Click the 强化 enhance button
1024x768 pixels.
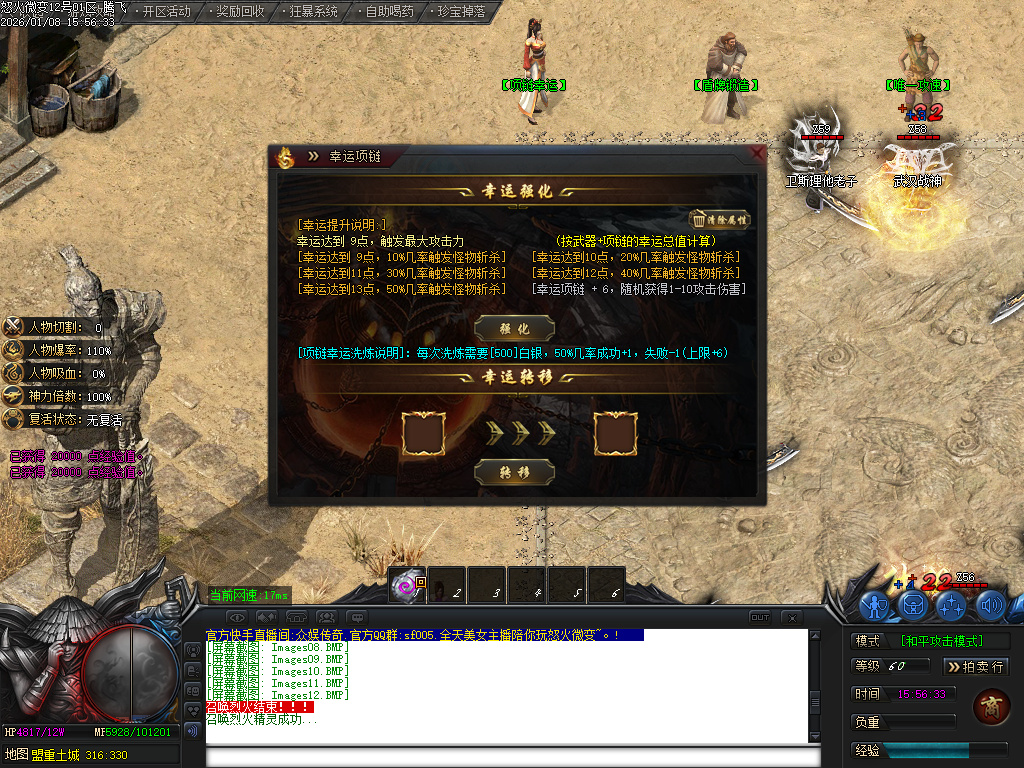tap(515, 328)
